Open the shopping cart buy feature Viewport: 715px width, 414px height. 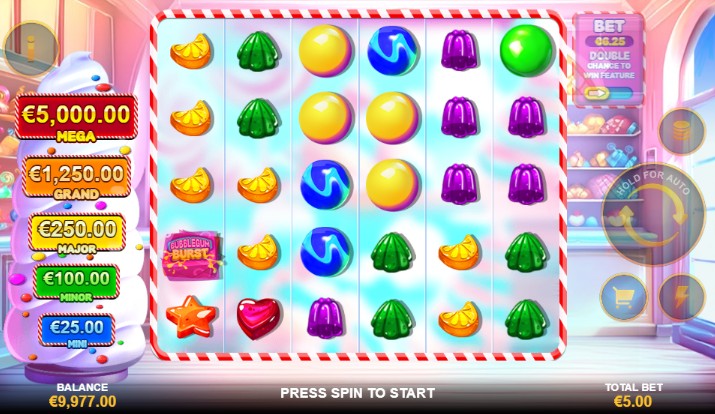pyautogui.click(x=624, y=297)
